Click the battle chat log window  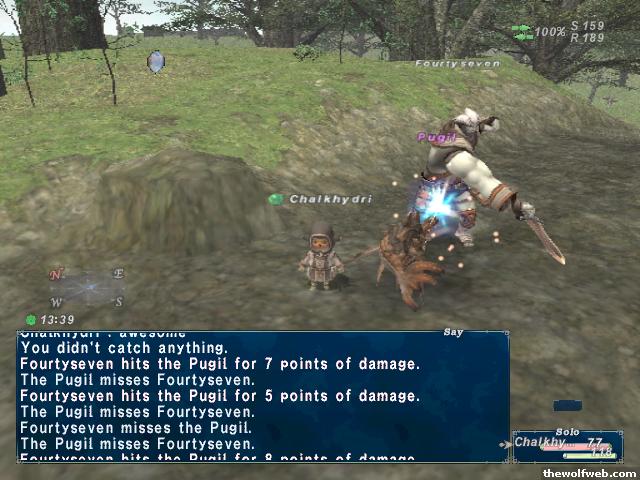[x=262, y=396]
